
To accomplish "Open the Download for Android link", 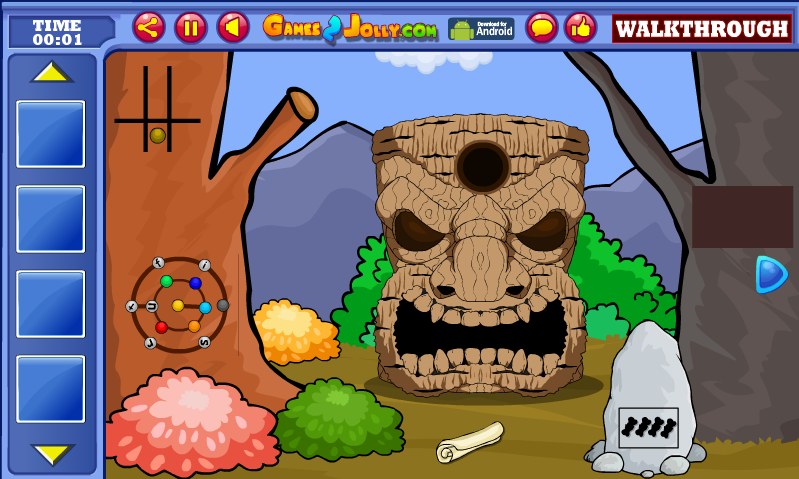I will click(481, 28).
